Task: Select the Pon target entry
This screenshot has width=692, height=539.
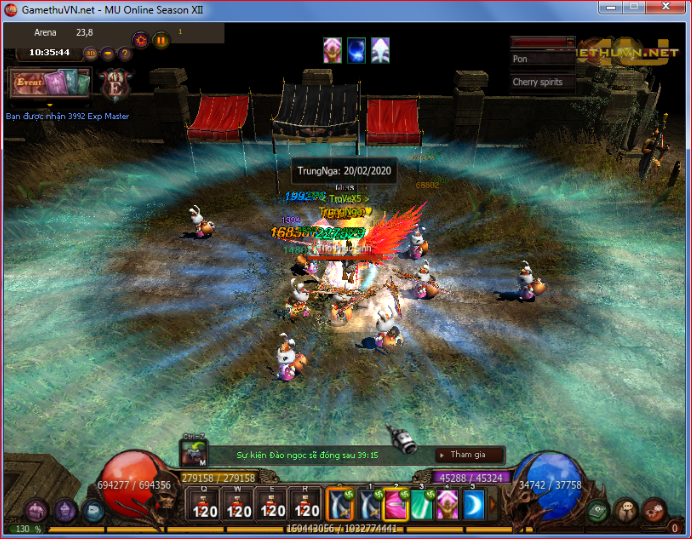Action: pos(542,59)
